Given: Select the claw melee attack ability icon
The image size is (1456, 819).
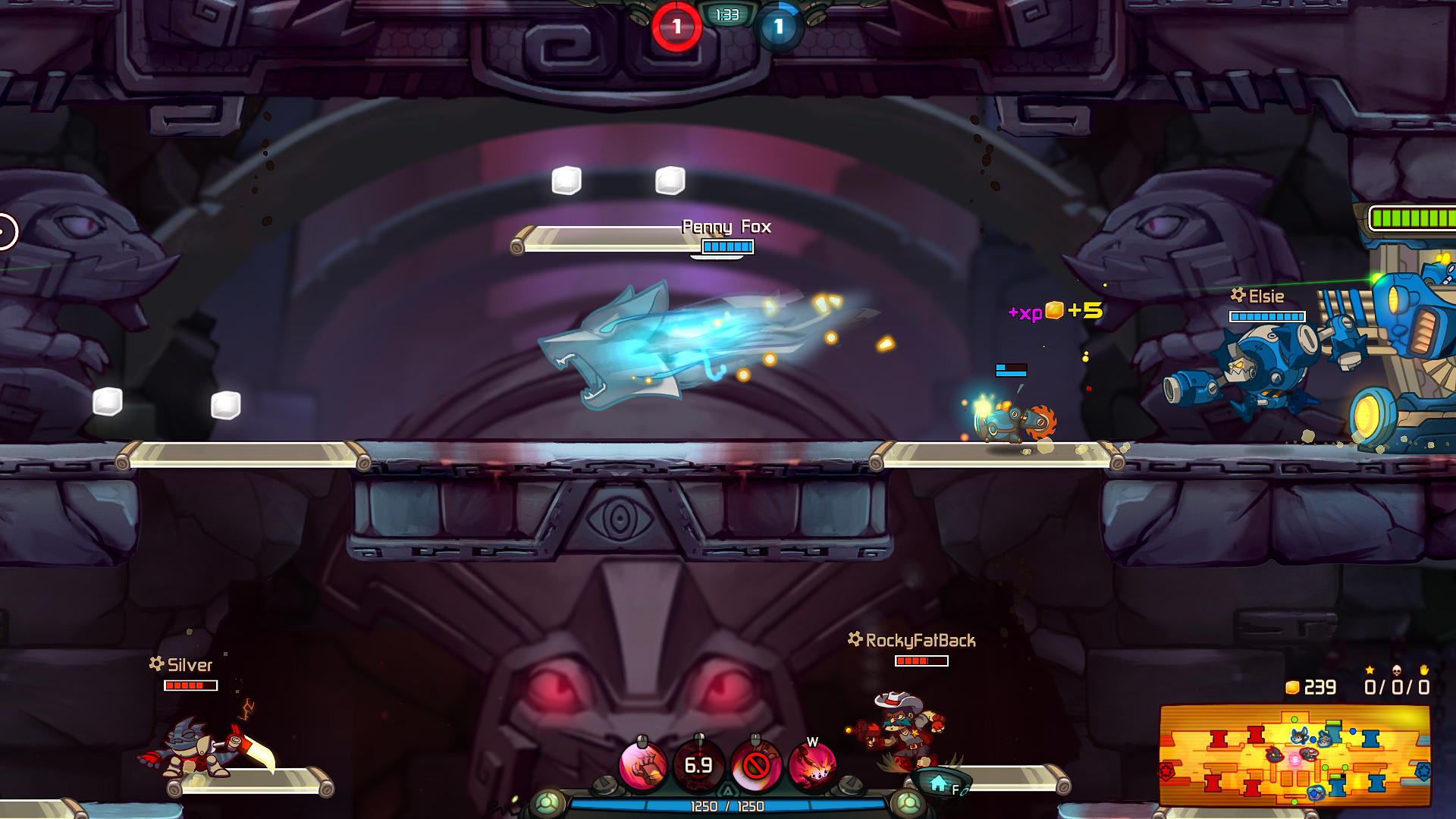Looking at the screenshot, I should pyautogui.click(x=642, y=766).
